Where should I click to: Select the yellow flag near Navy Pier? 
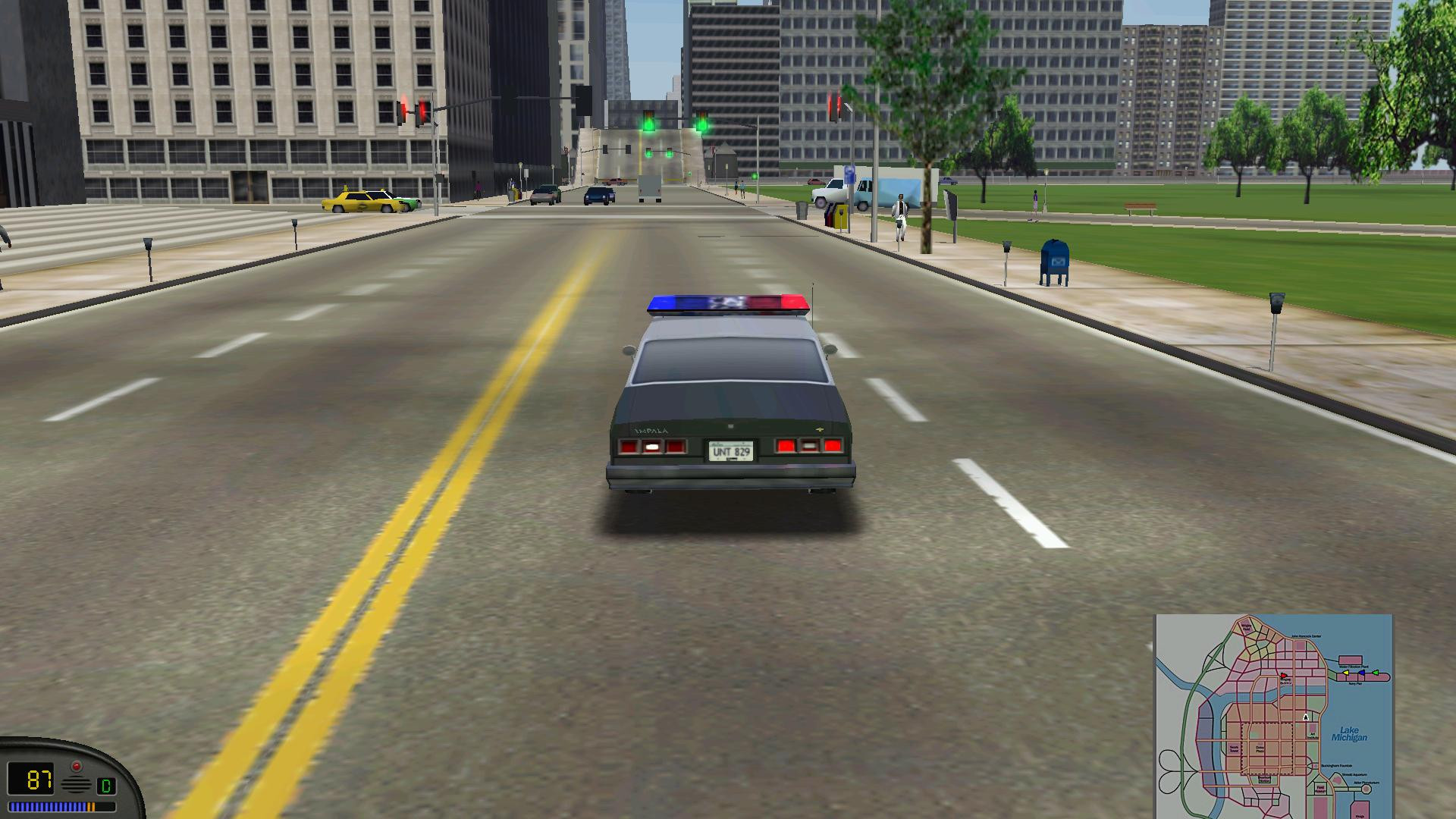tap(1346, 673)
